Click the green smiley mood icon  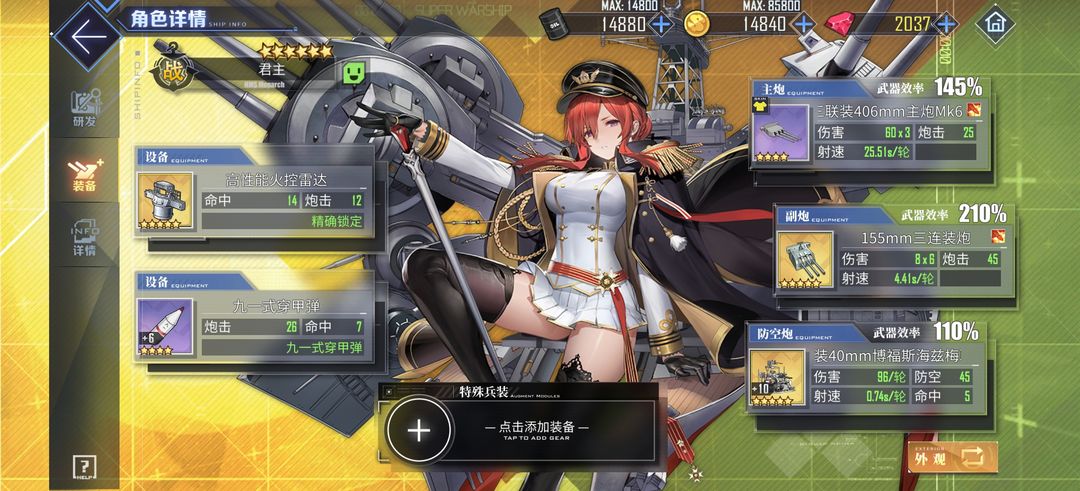click(x=353, y=71)
